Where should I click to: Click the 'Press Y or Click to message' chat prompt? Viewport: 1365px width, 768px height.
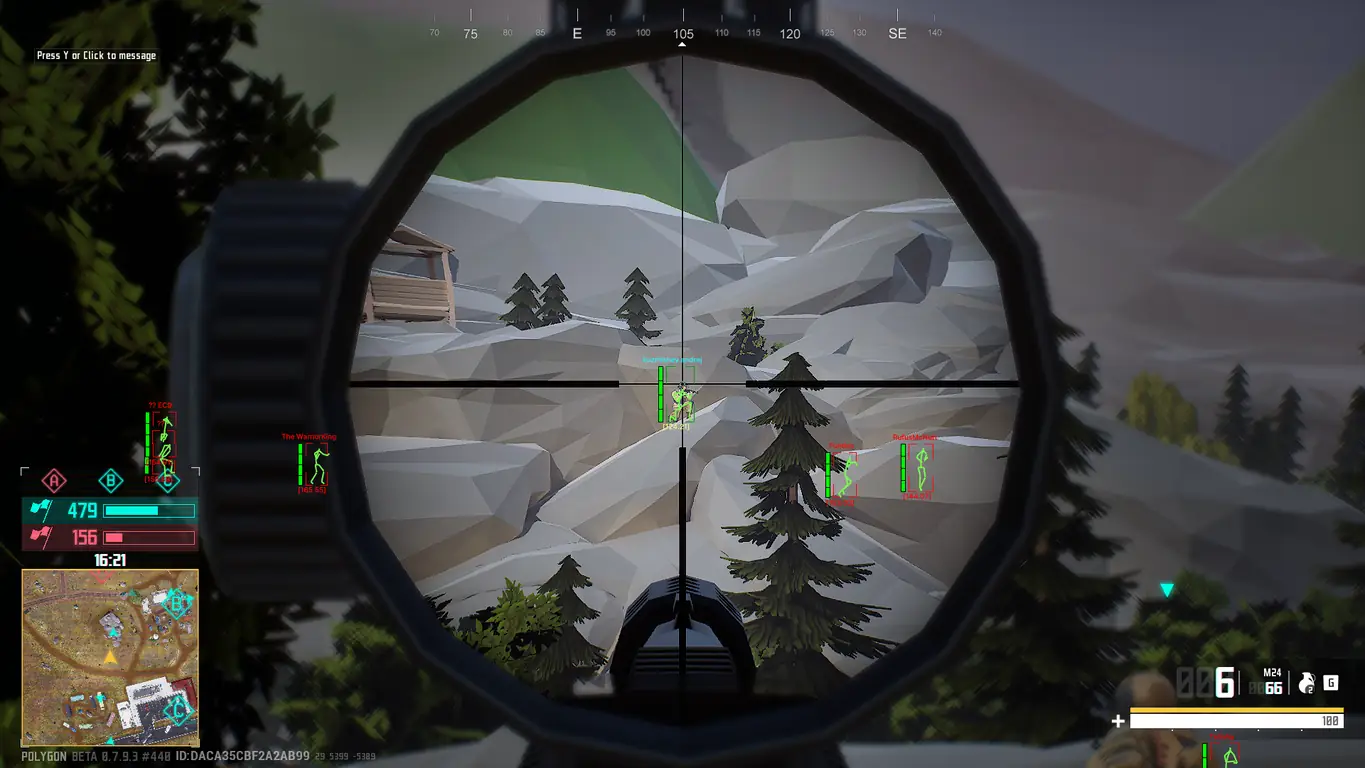click(x=96, y=56)
